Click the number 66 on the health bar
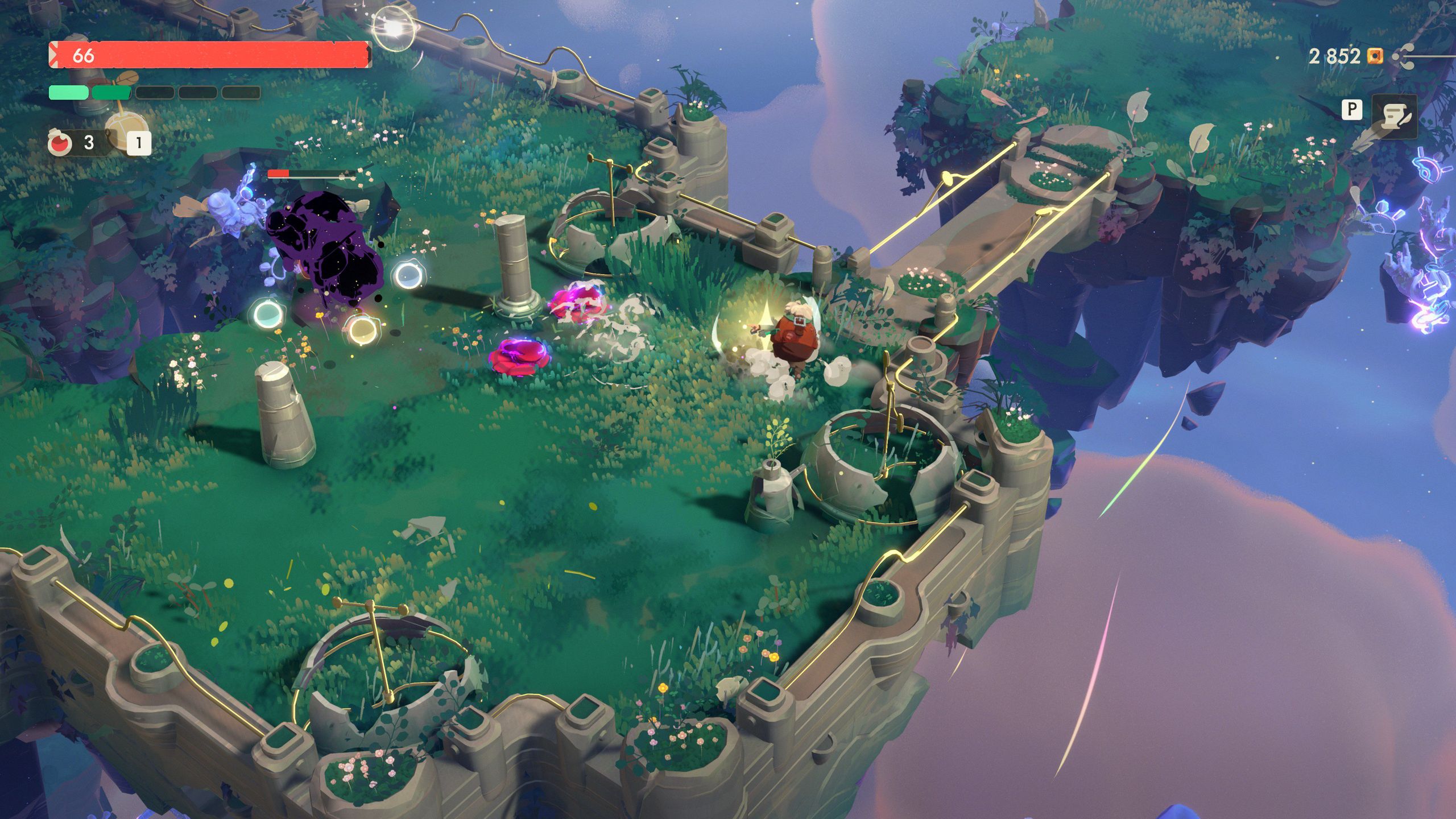 (x=83, y=55)
